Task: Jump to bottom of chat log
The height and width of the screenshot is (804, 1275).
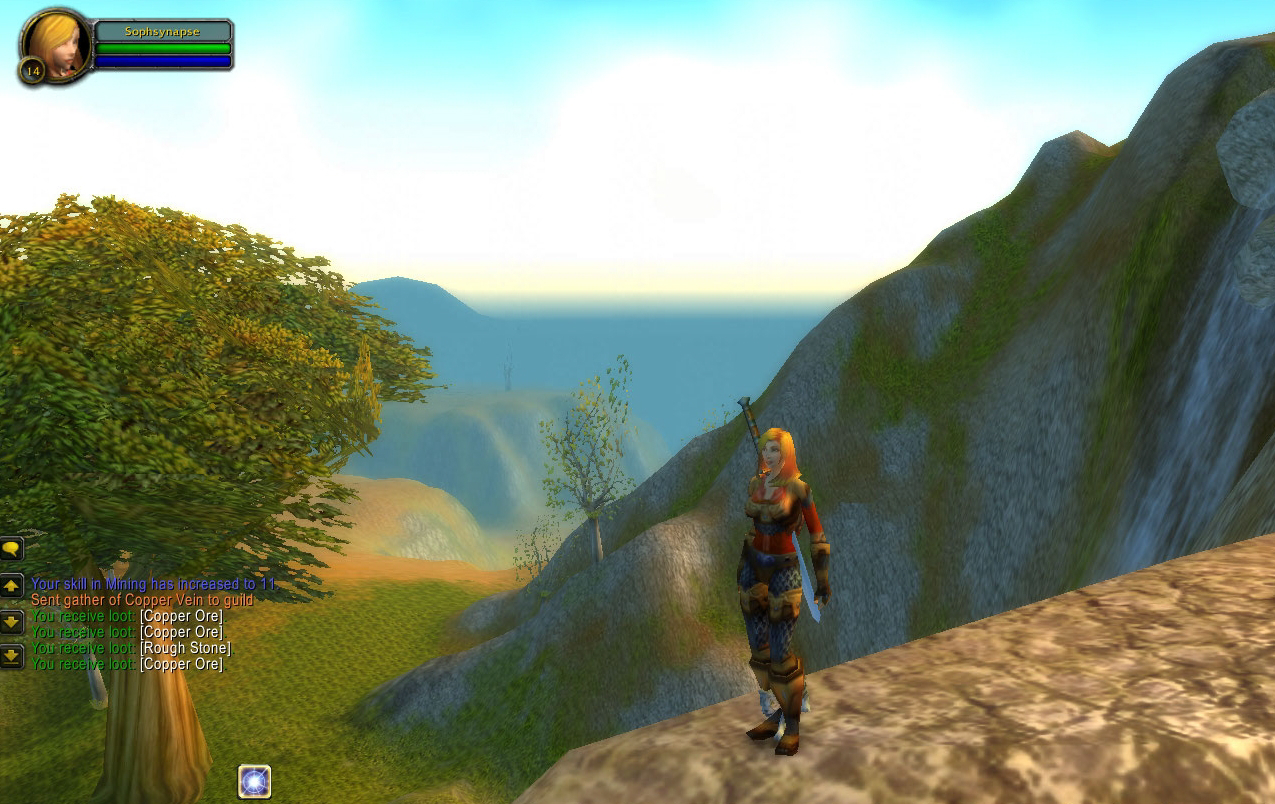Action: [x=12, y=656]
